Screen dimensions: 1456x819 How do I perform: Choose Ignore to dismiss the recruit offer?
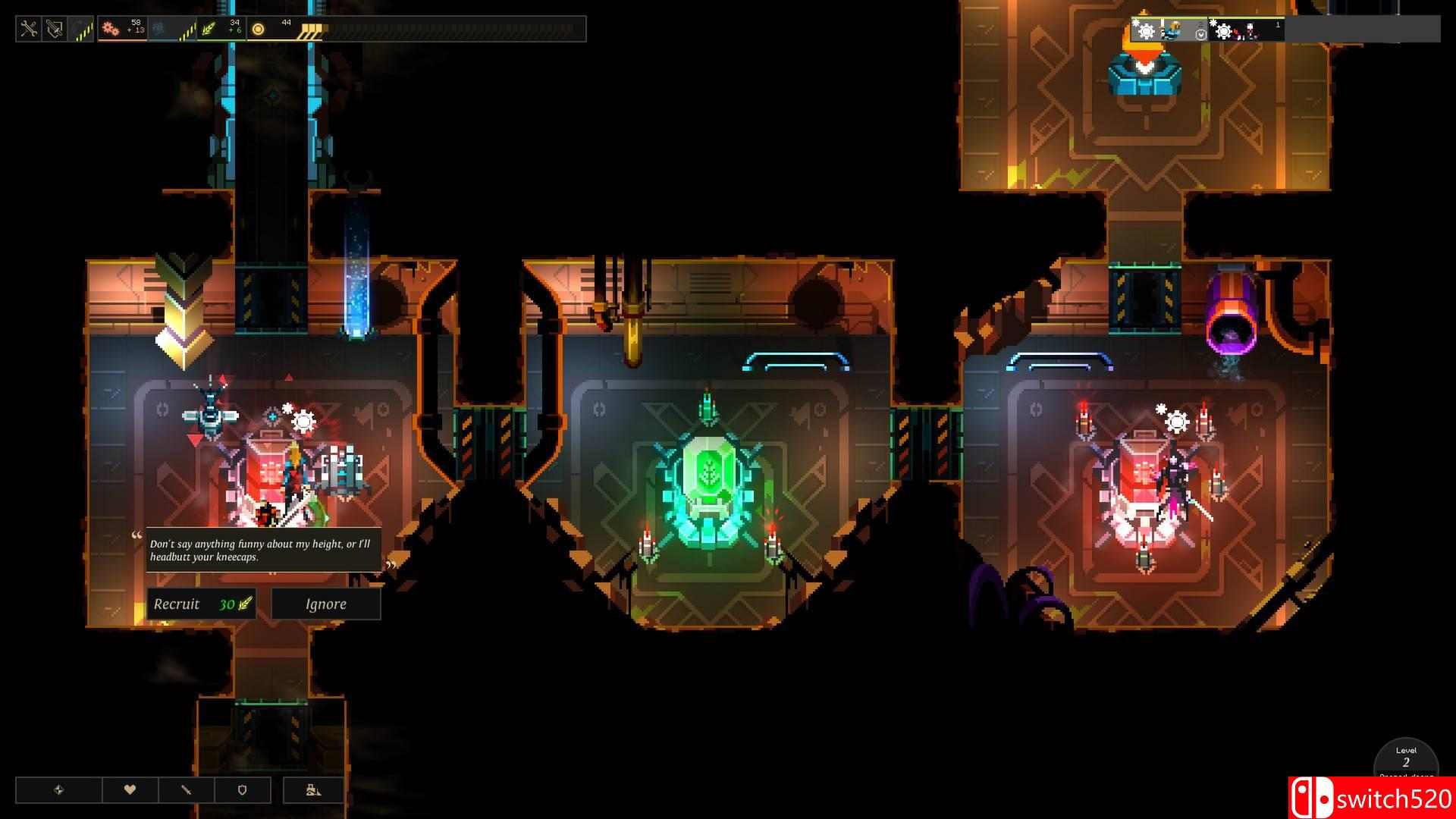[x=325, y=604]
